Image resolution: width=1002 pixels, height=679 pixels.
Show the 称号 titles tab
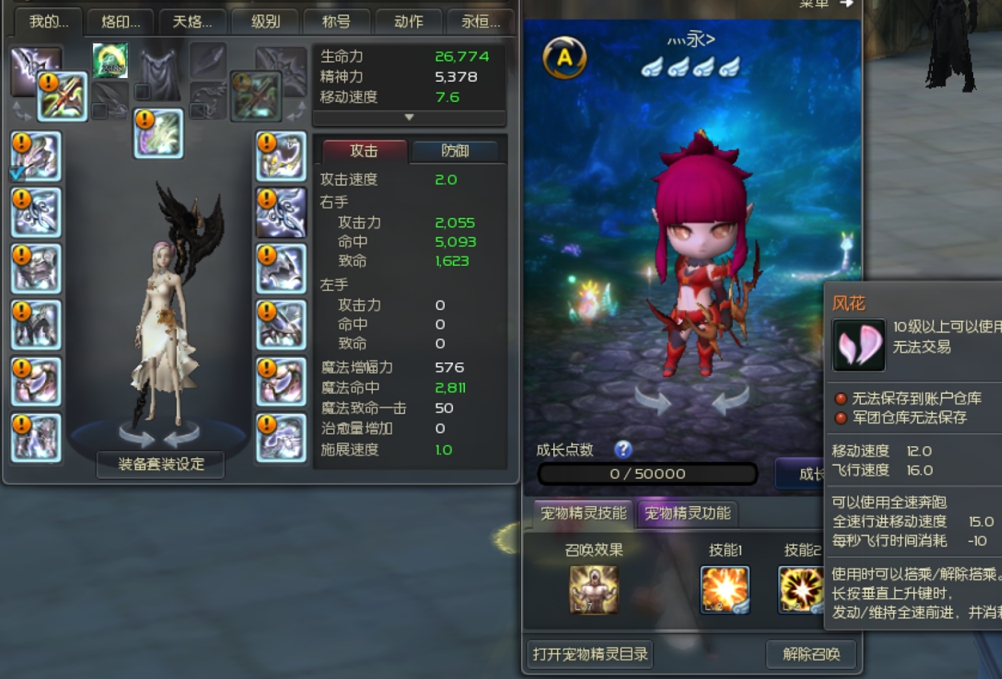[337, 21]
